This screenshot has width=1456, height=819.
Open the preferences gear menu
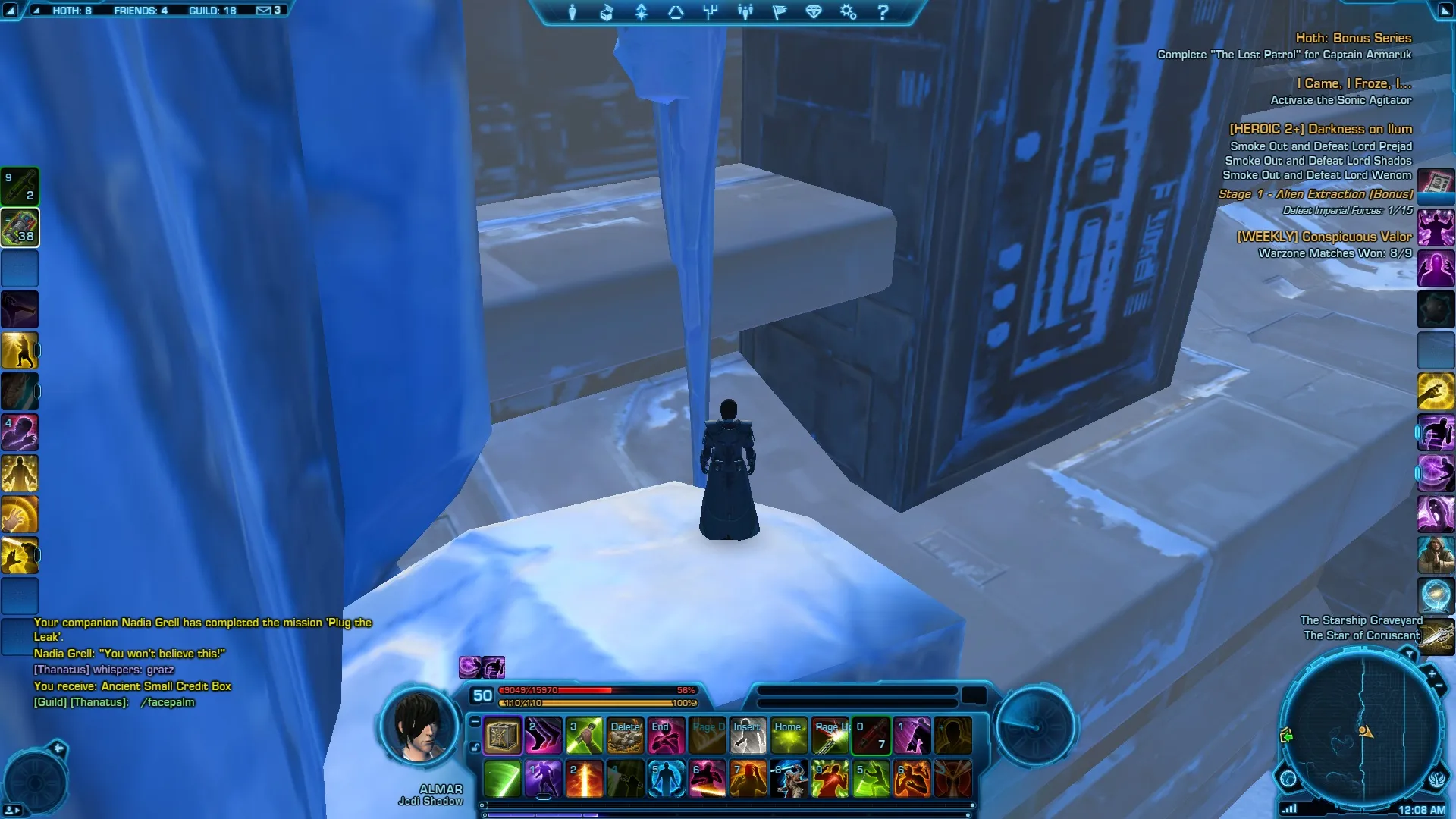848,12
